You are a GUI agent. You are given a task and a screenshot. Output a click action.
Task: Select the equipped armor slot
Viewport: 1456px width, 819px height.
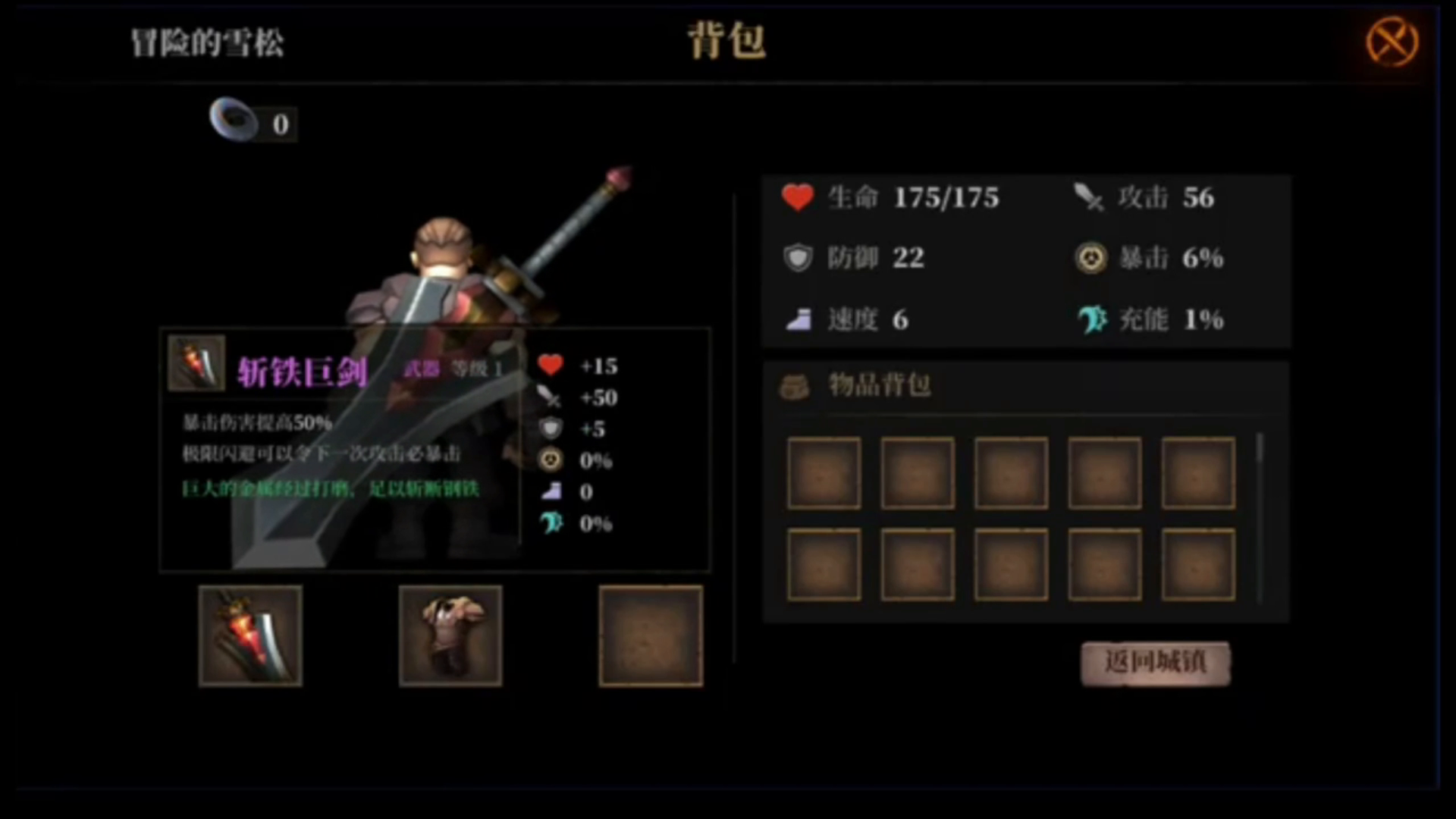click(450, 635)
